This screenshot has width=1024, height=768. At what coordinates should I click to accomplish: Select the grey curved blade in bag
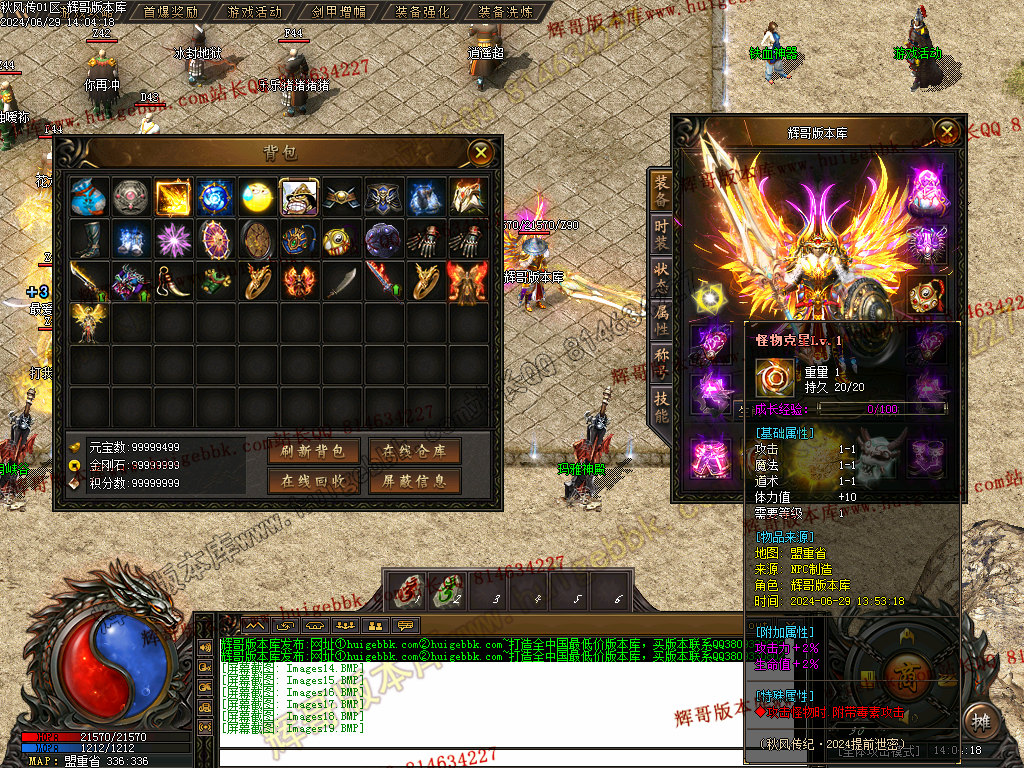coord(341,281)
